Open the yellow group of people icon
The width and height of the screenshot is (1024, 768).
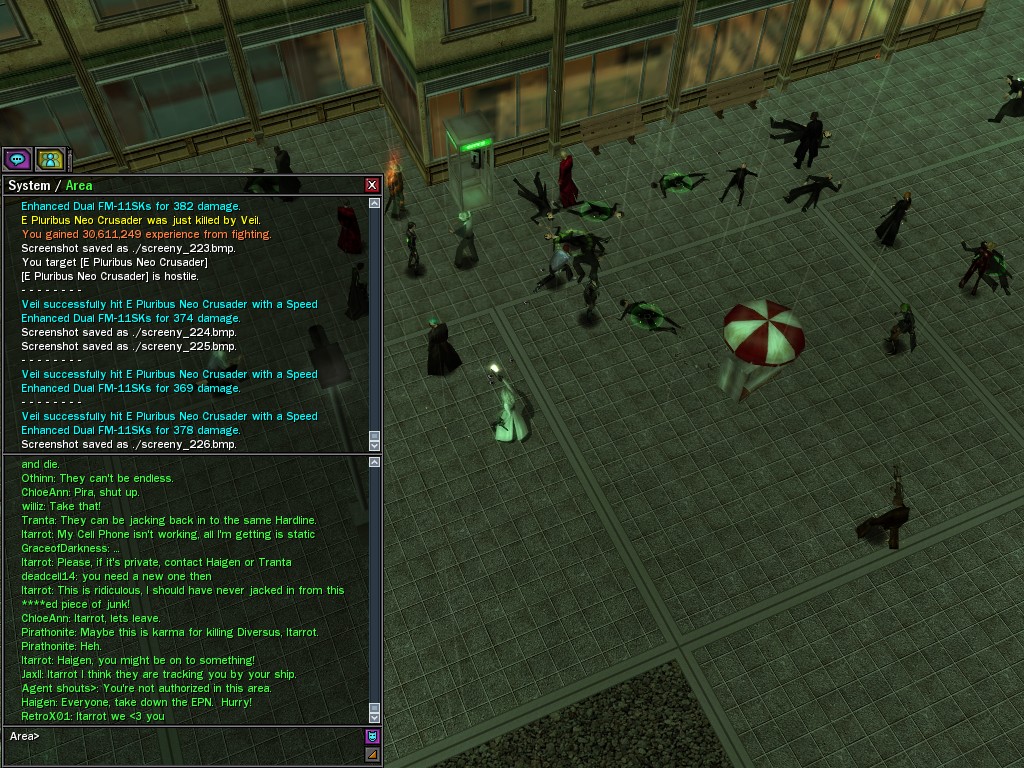pyautogui.click(x=50, y=158)
